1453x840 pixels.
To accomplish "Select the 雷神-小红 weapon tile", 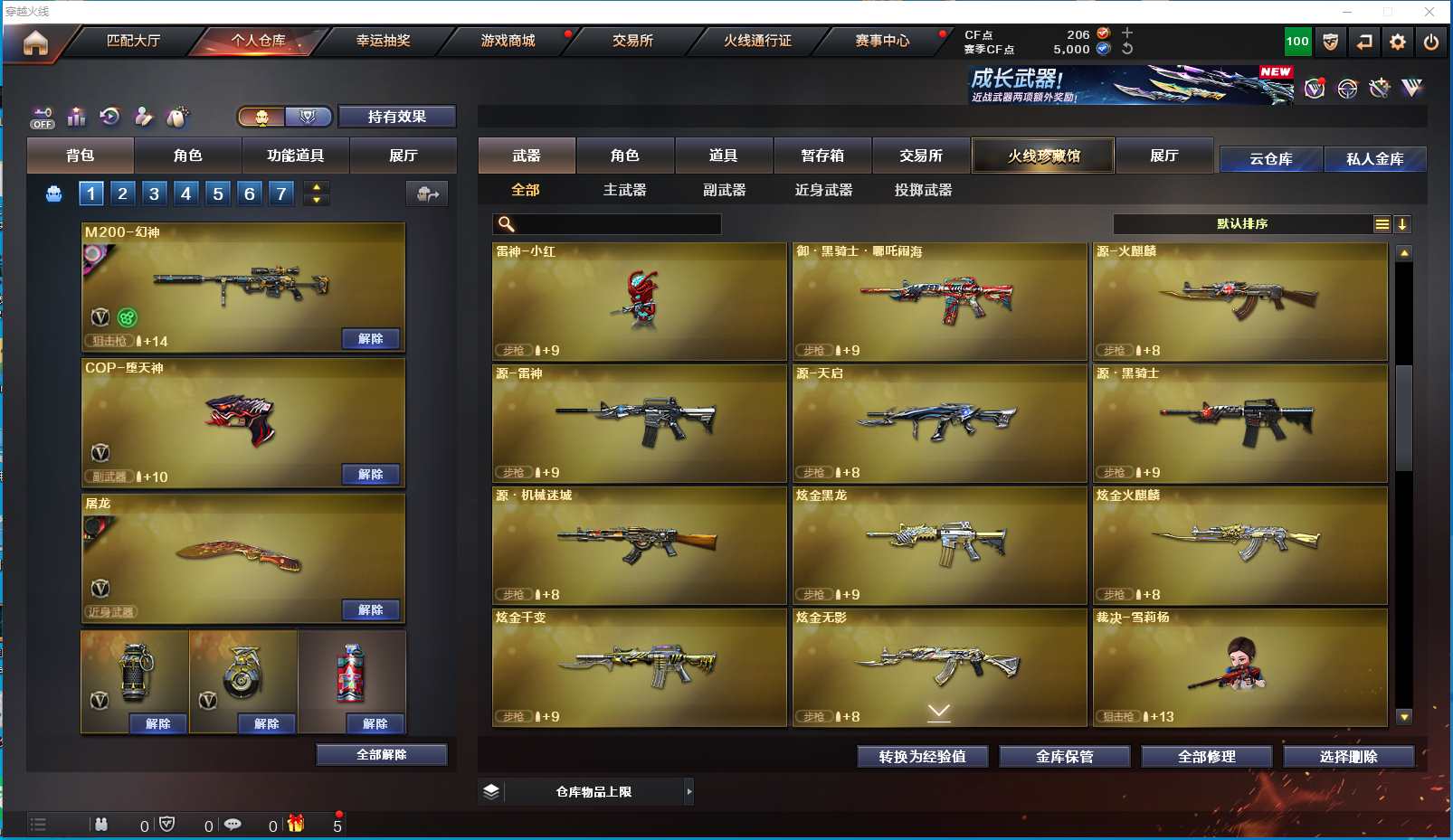I will 640,301.
